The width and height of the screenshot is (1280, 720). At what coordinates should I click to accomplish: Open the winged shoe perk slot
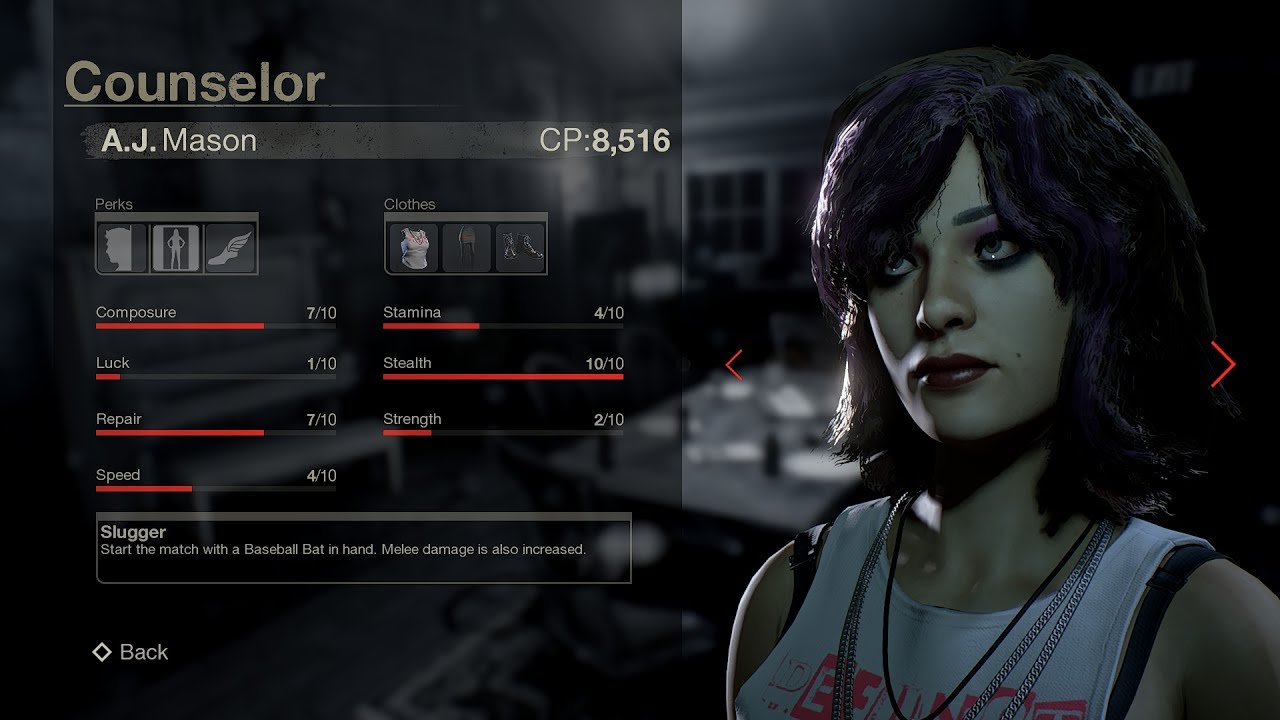click(230, 247)
